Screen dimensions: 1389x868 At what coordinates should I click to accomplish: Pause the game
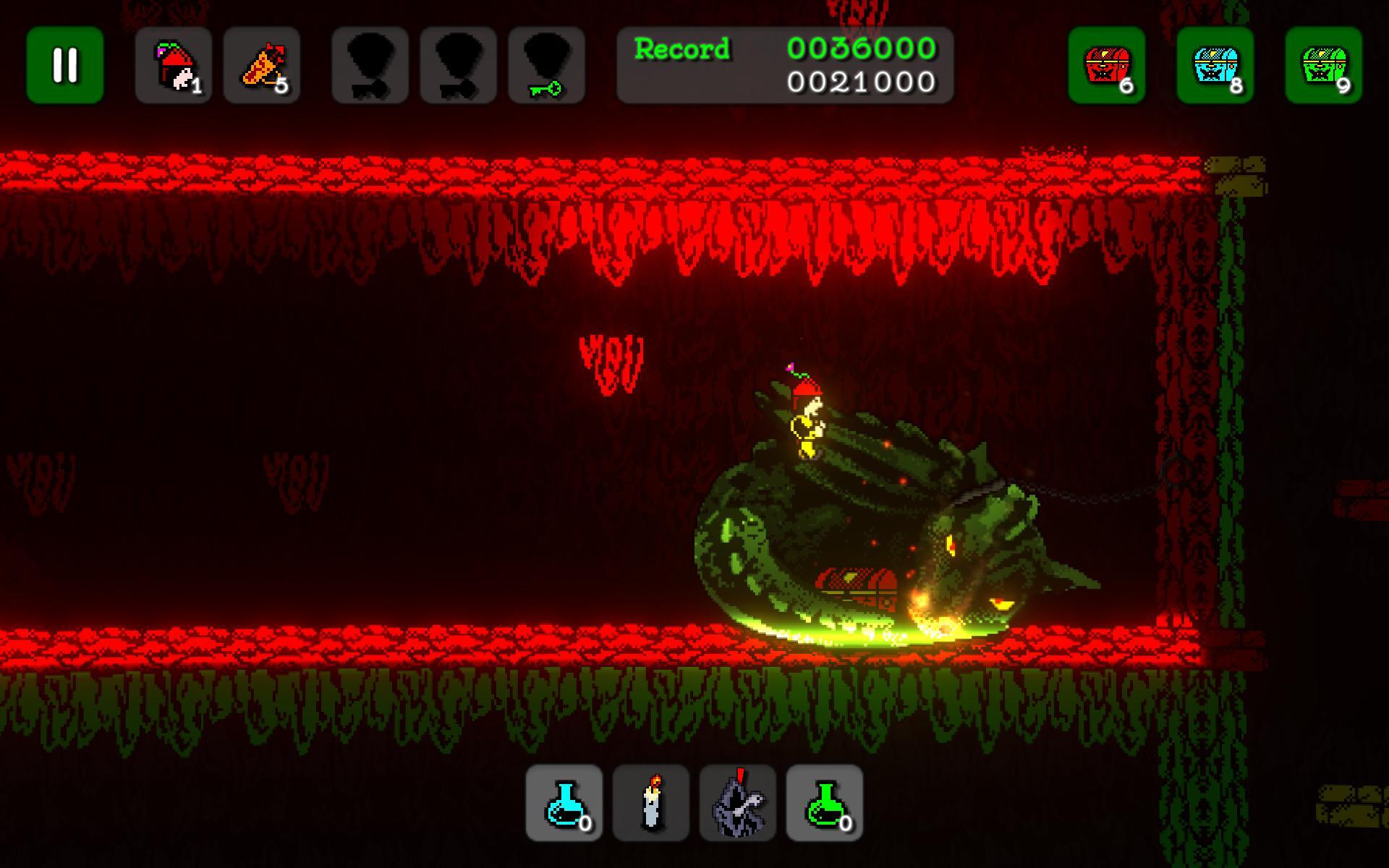tap(64, 65)
